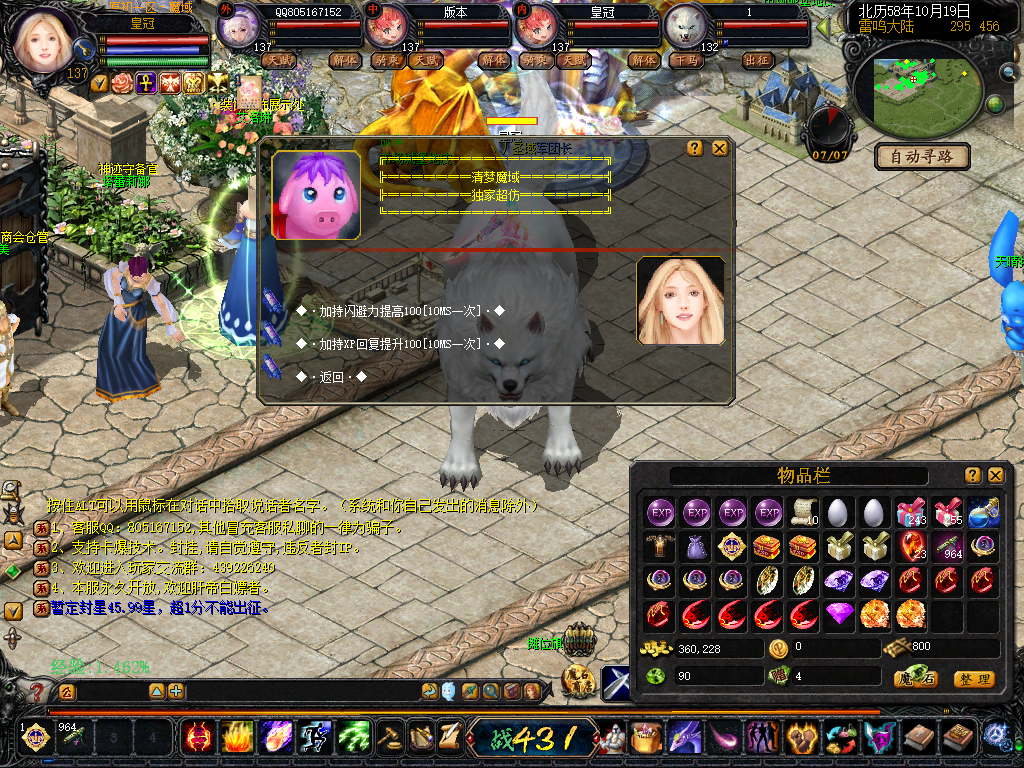Select the first purple EXP orb
Viewport: 1024px width, 768px height.
[x=661, y=513]
